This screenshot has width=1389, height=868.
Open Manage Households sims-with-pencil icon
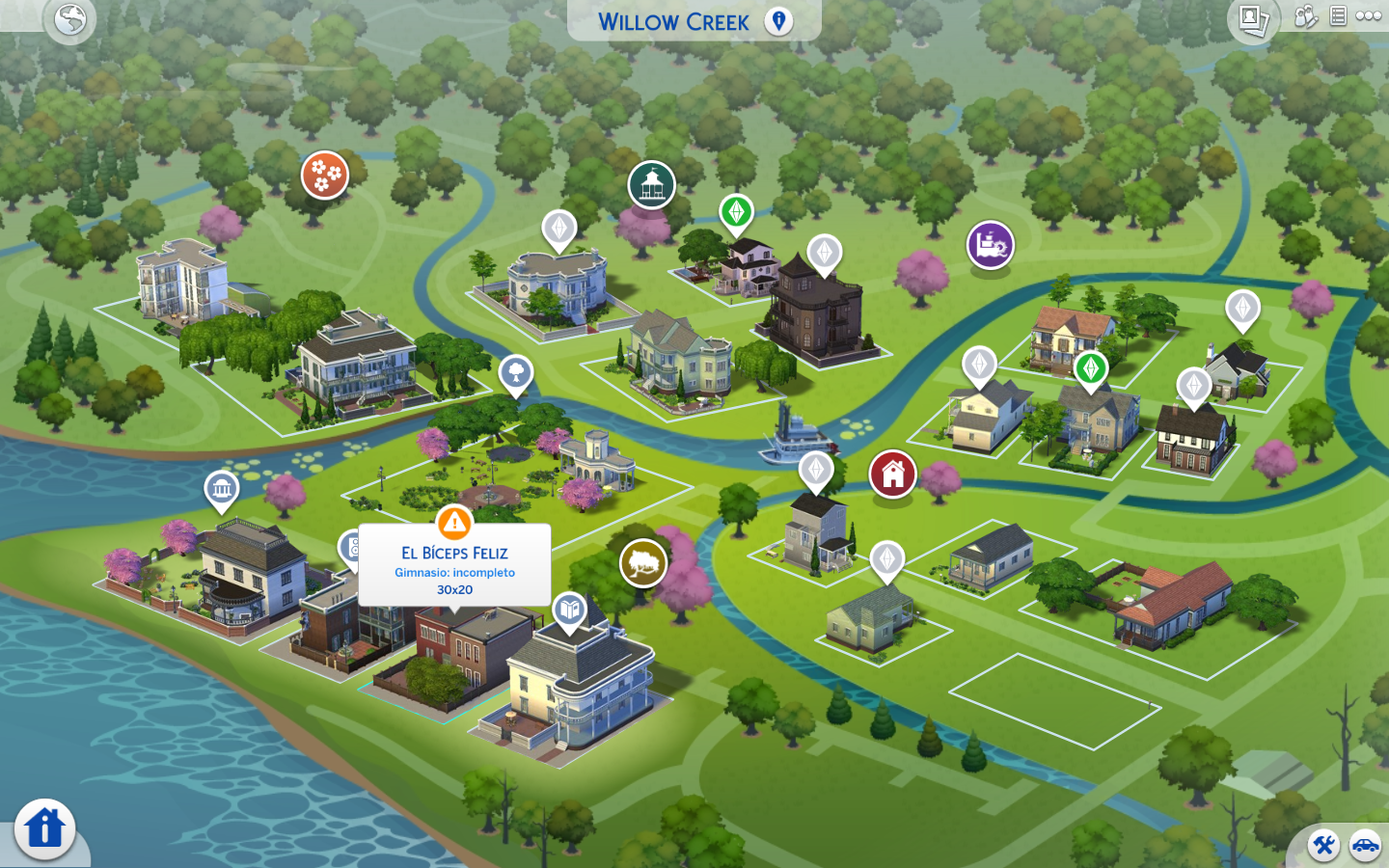(x=1305, y=16)
